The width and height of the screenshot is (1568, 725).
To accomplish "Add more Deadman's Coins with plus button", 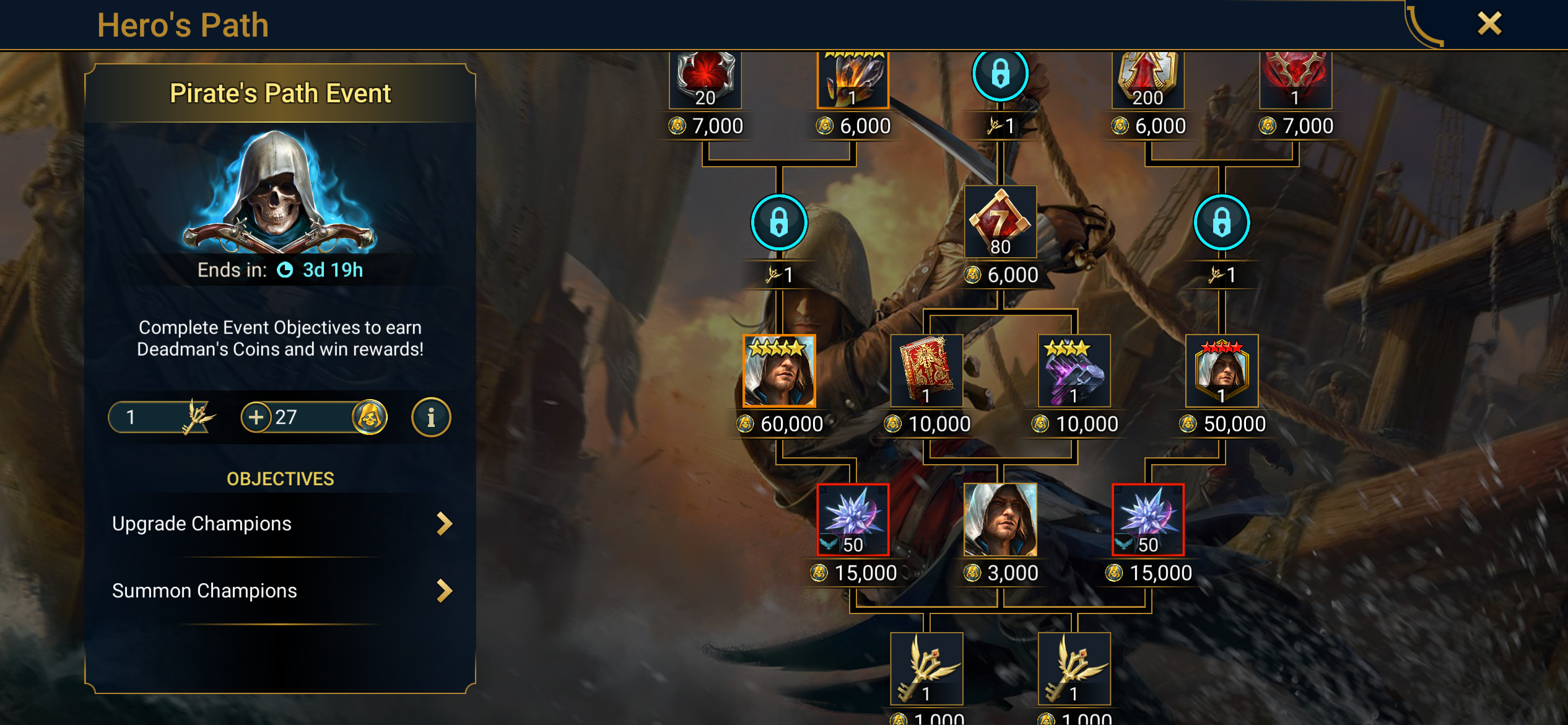I will coord(256,417).
